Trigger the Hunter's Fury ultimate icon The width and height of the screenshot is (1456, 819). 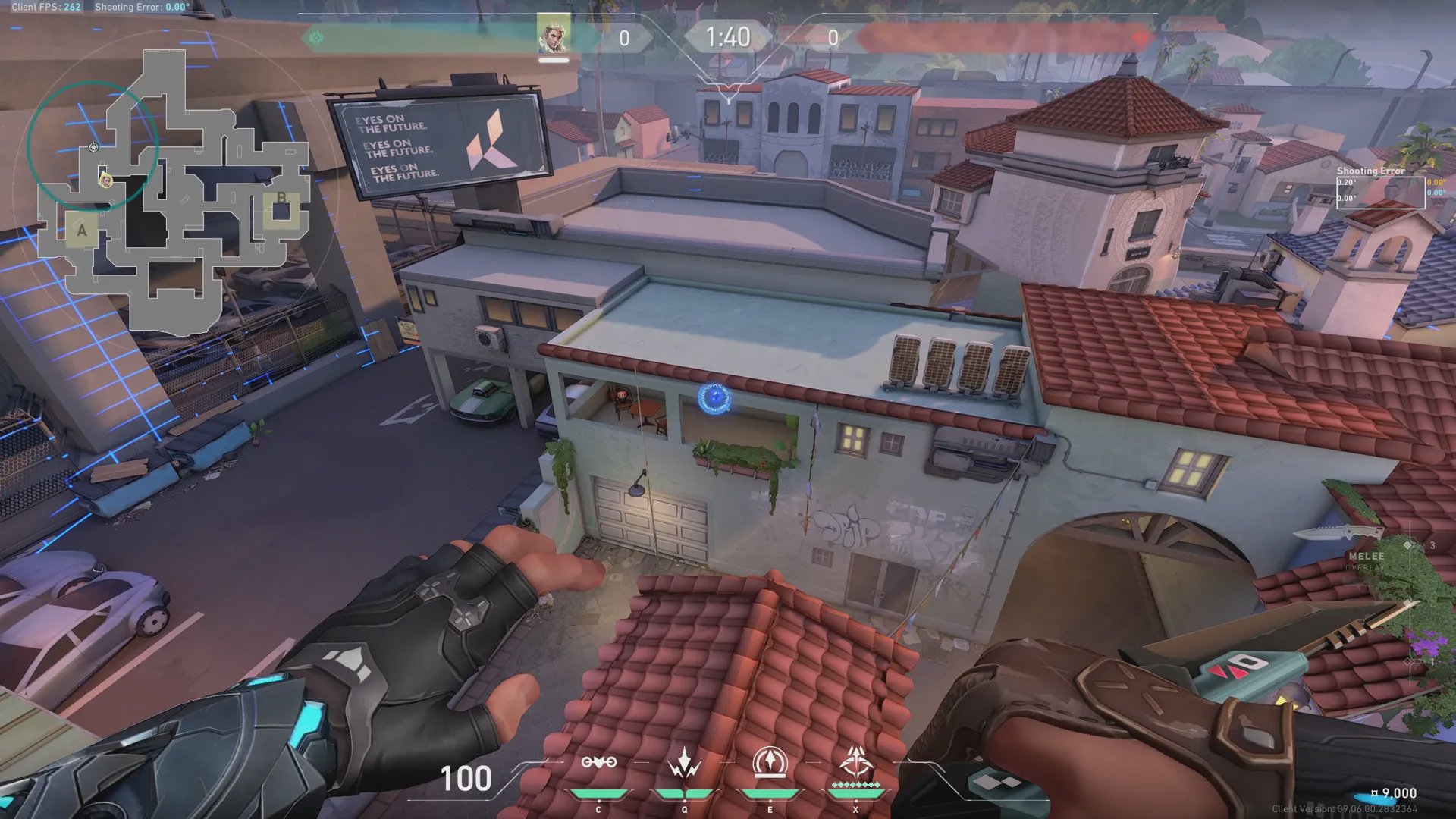click(x=856, y=763)
